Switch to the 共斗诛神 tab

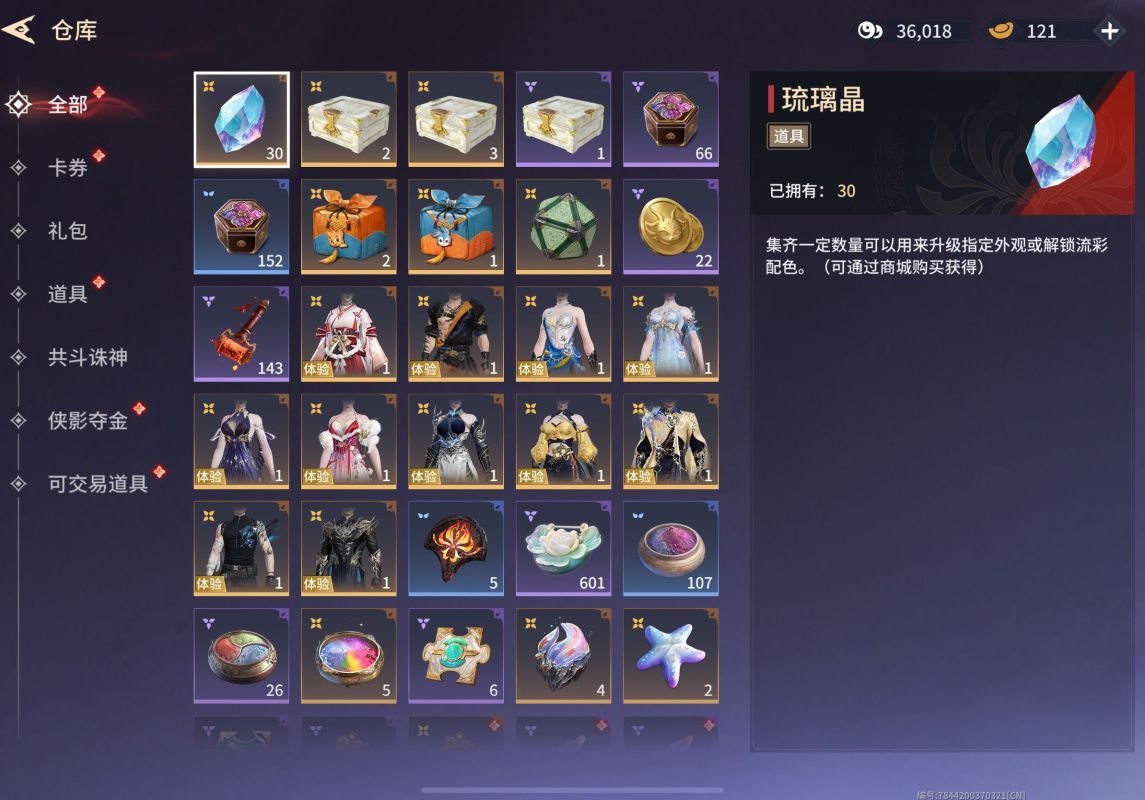click(87, 357)
